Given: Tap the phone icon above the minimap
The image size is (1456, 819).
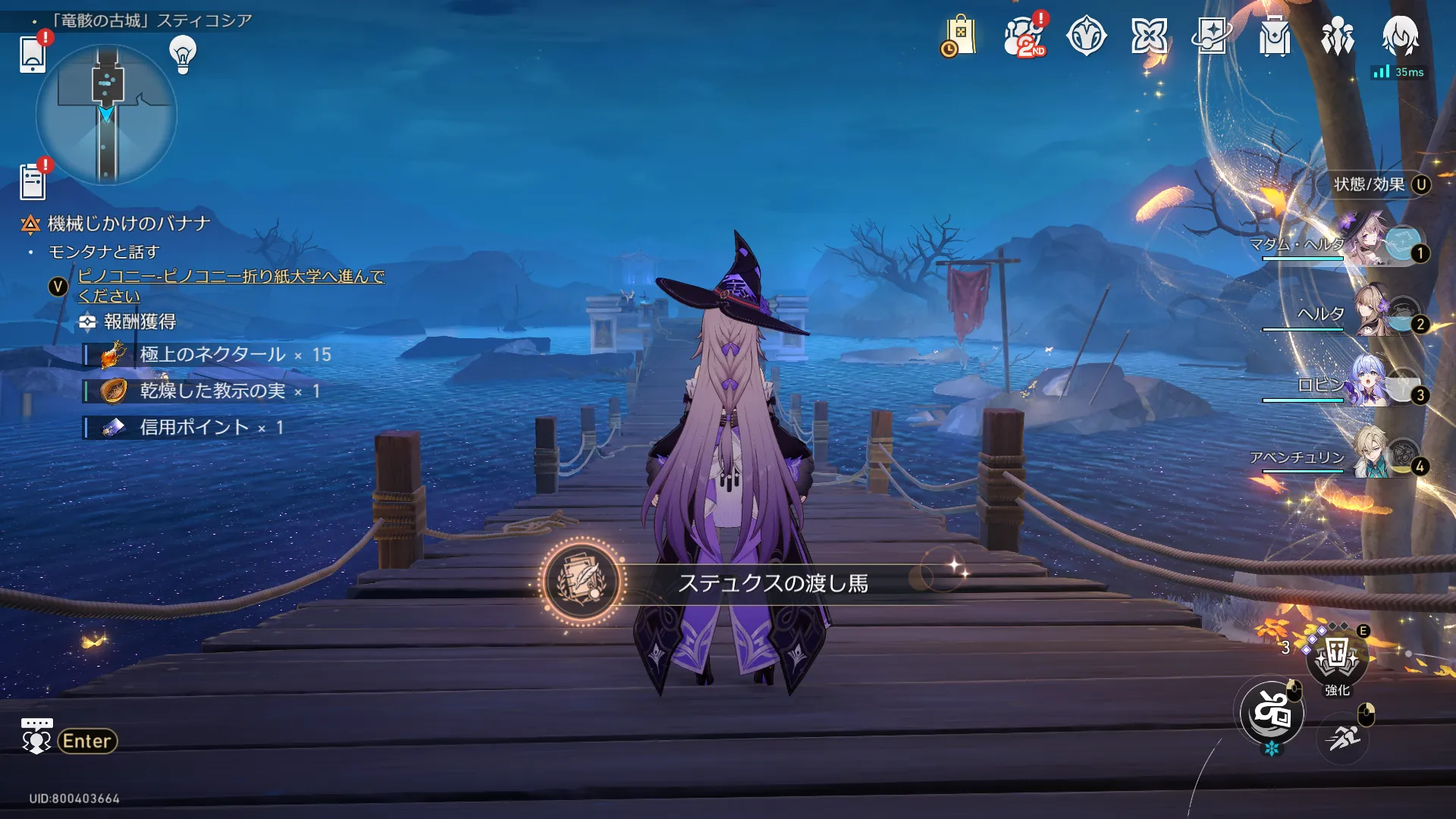Looking at the screenshot, I should (x=33, y=54).
